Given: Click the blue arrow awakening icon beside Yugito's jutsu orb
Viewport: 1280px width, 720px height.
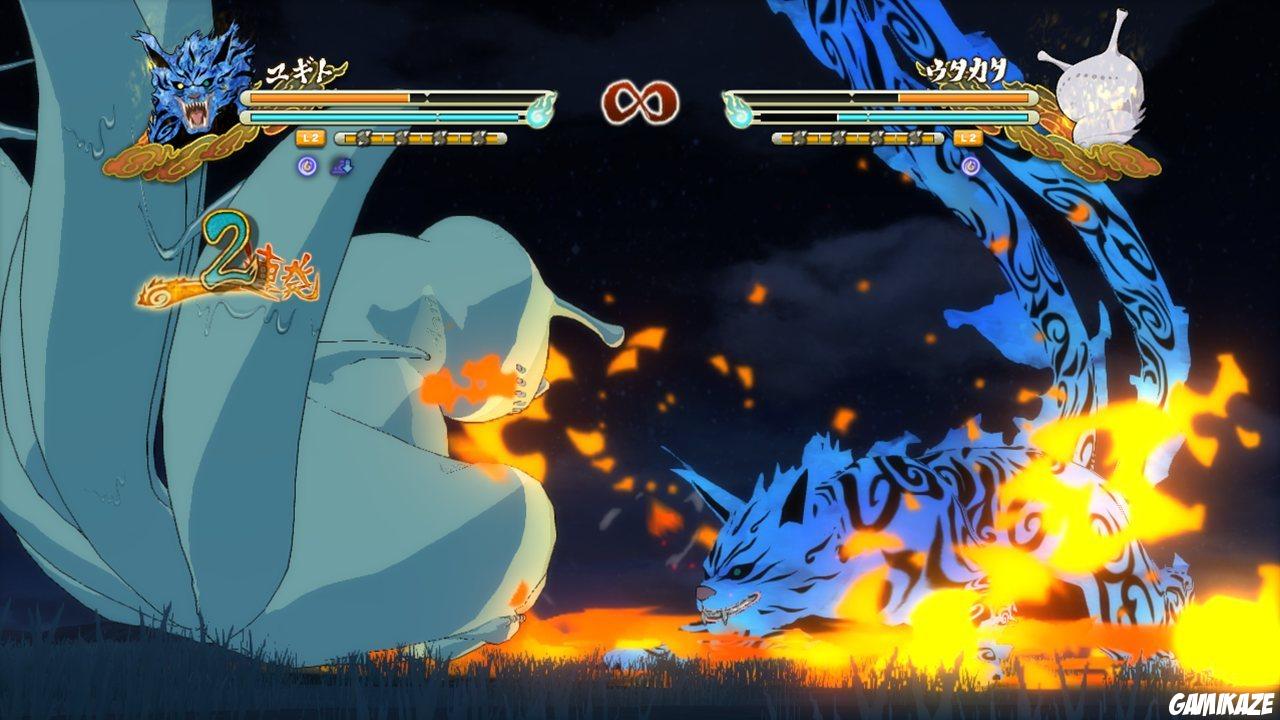Looking at the screenshot, I should click(341, 168).
